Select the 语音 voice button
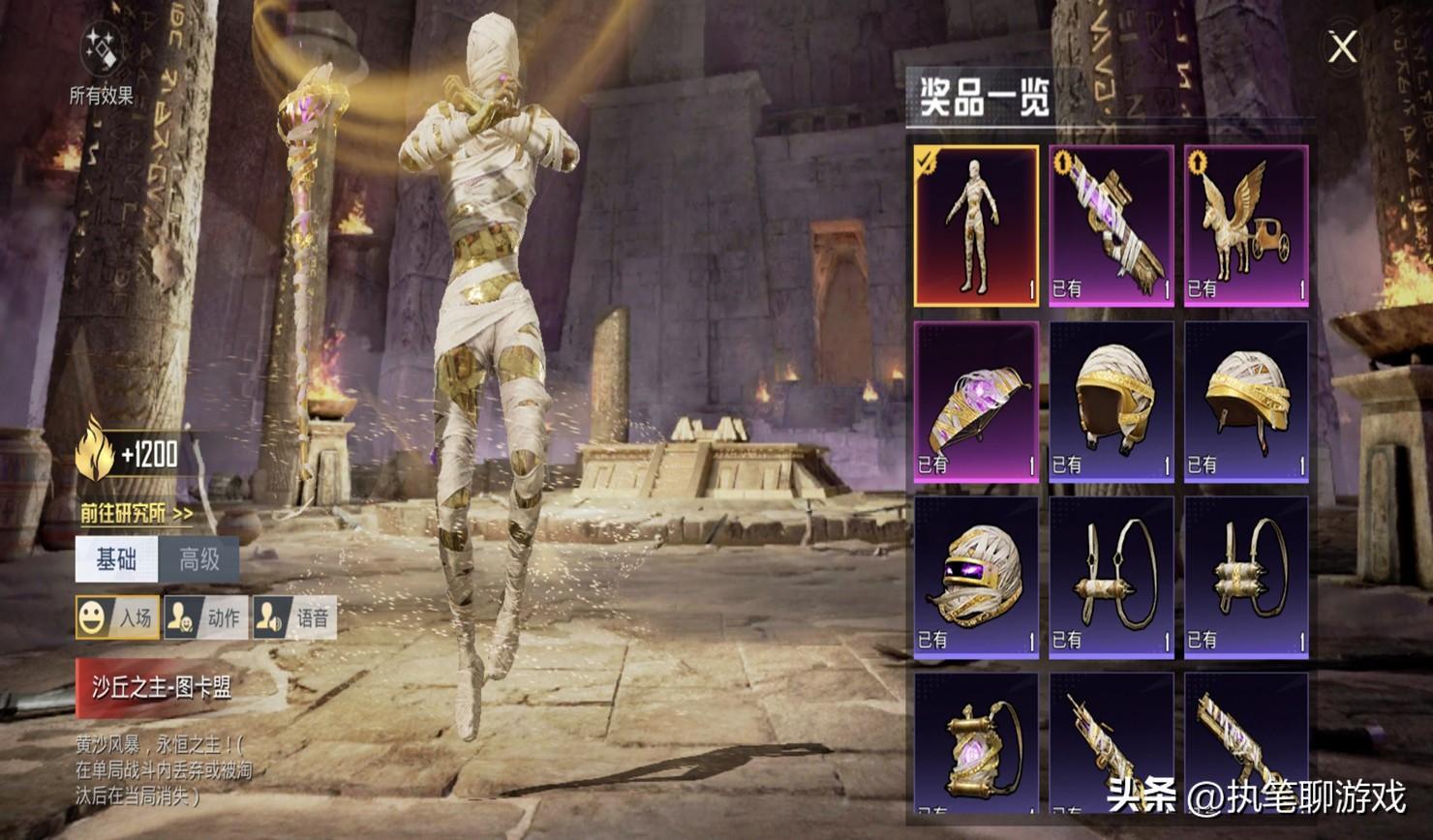The image size is (1433, 840). click(x=294, y=617)
